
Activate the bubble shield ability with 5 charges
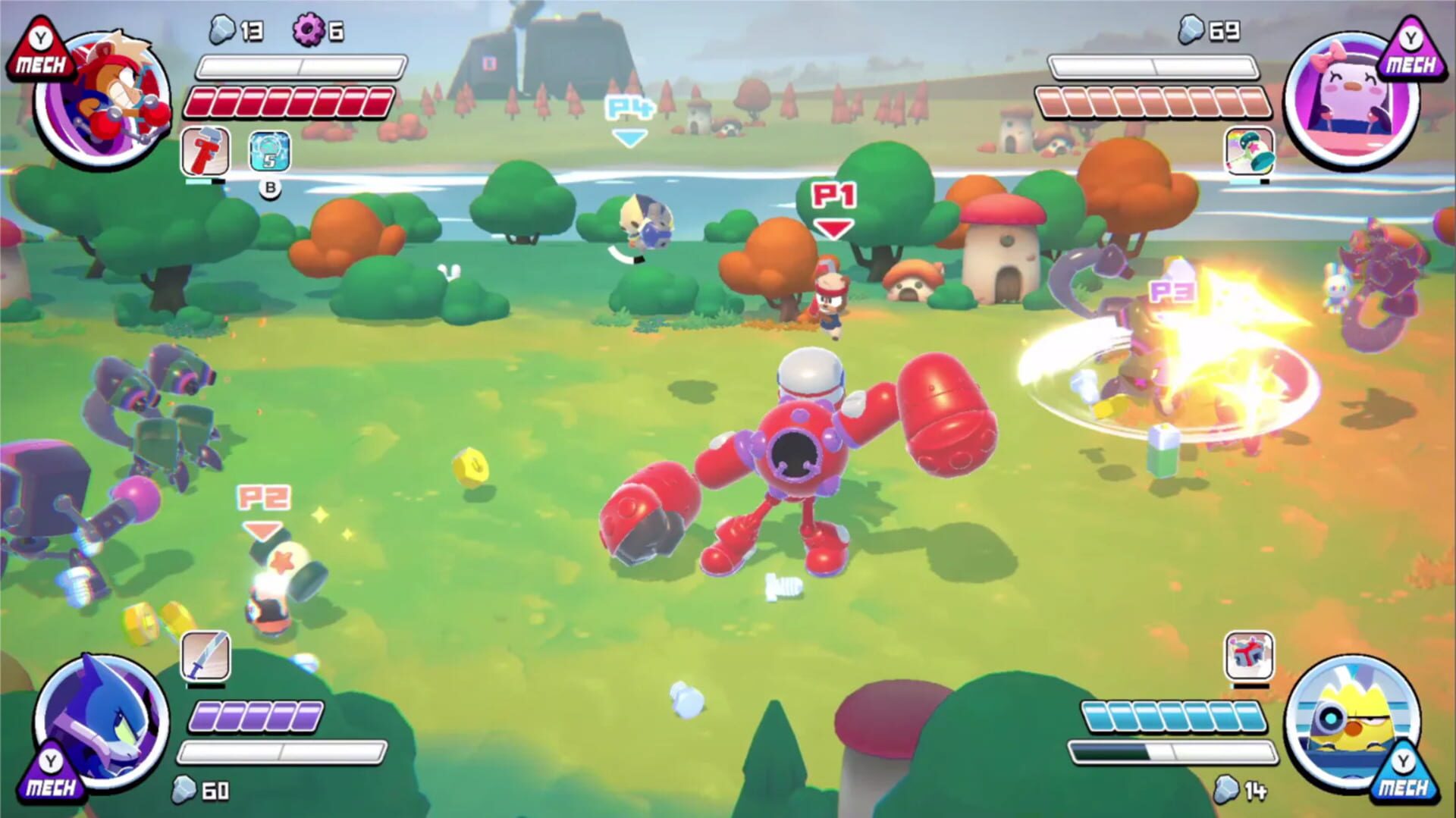(x=268, y=152)
